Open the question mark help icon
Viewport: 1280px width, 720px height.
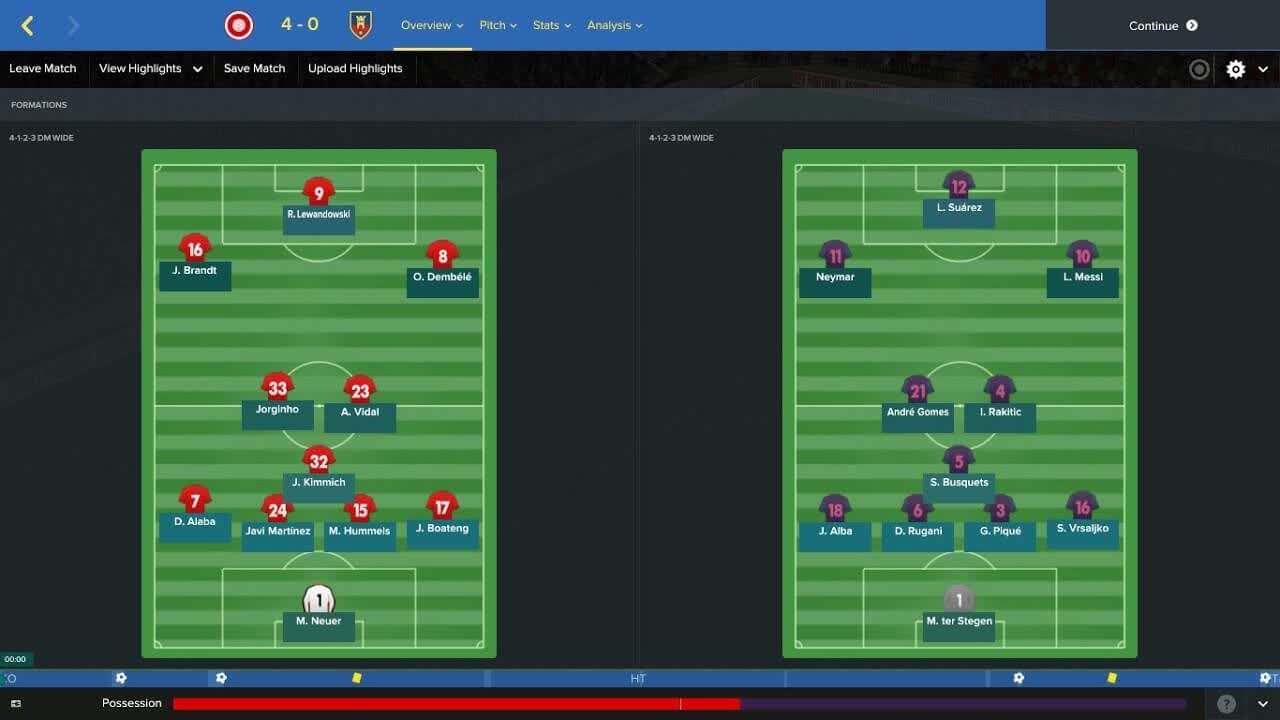[x=1226, y=704]
